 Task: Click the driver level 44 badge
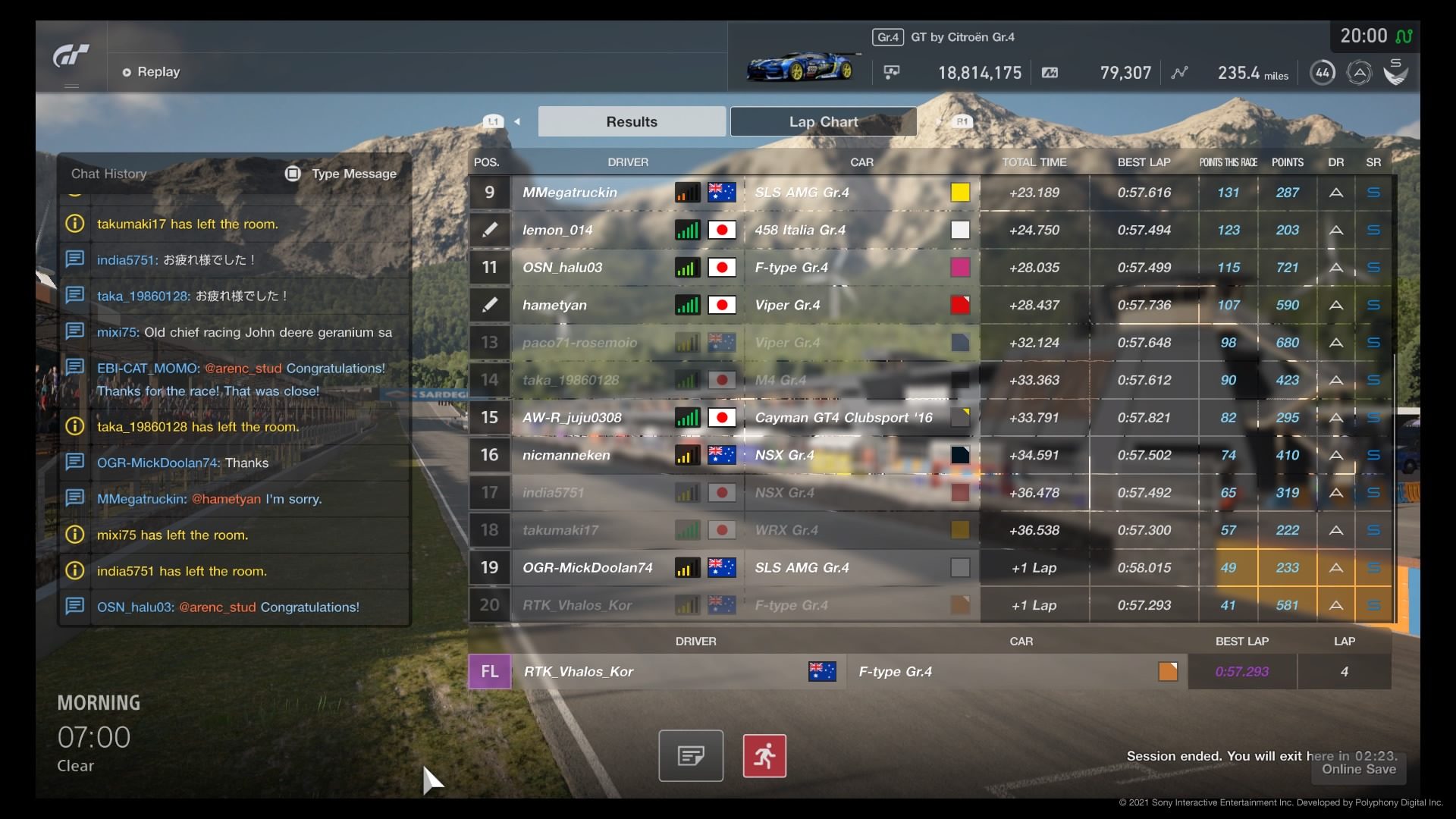[1323, 73]
